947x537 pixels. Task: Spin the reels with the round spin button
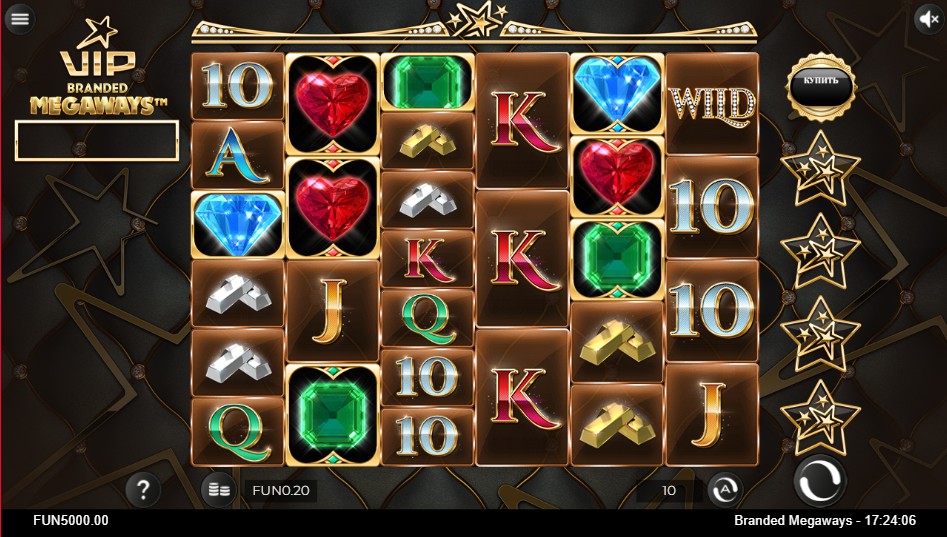pos(820,482)
